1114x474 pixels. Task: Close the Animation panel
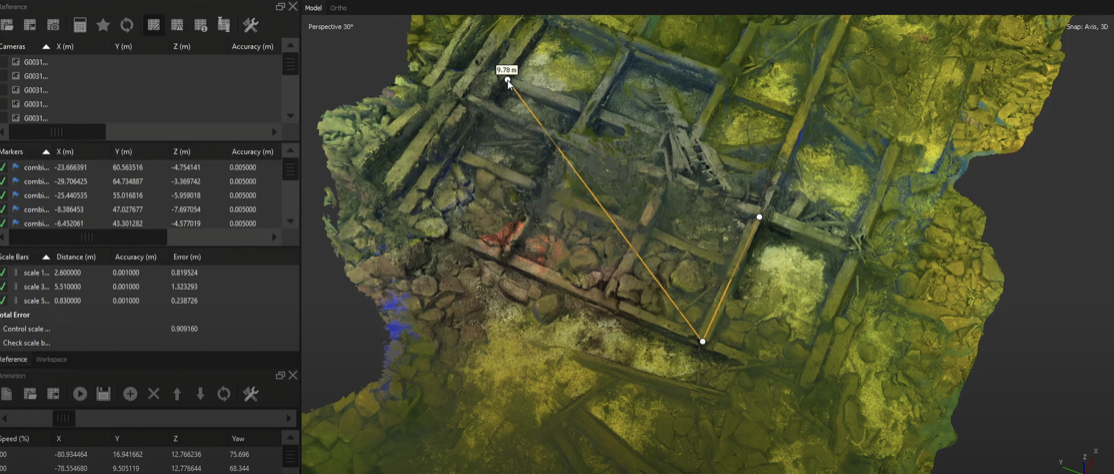tap(292, 375)
